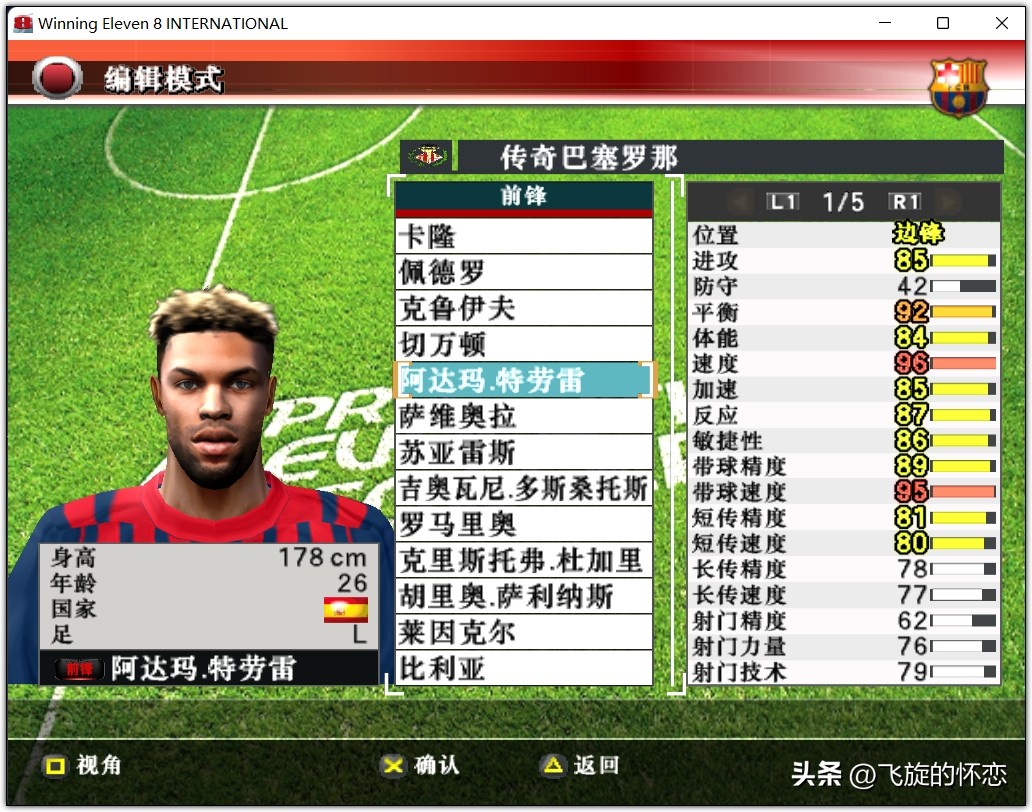Choose 佩德罗 from the player list
1032x812 pixels.
[x=523, y=272]
